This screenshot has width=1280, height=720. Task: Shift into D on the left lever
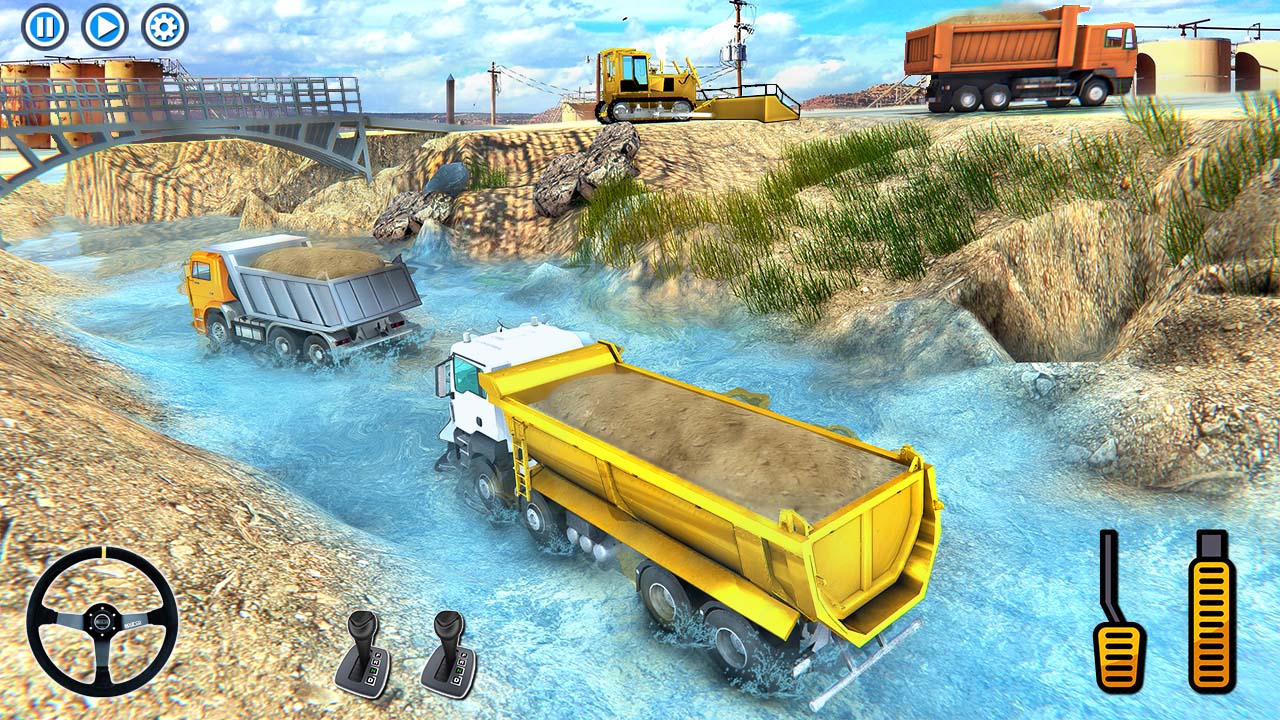(371, 679)
